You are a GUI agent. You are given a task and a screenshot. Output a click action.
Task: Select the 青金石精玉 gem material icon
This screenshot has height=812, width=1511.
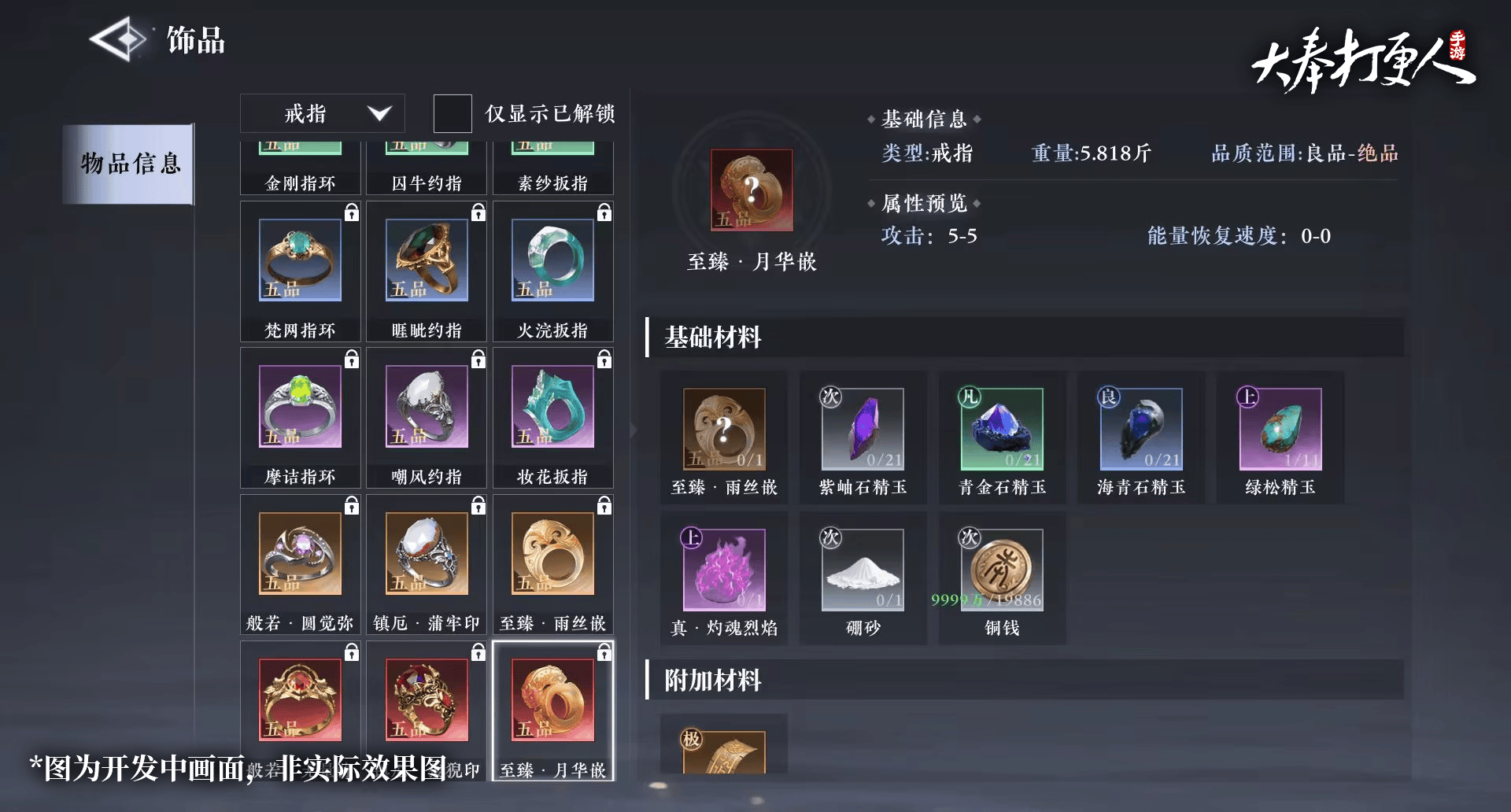[1002, 429]
